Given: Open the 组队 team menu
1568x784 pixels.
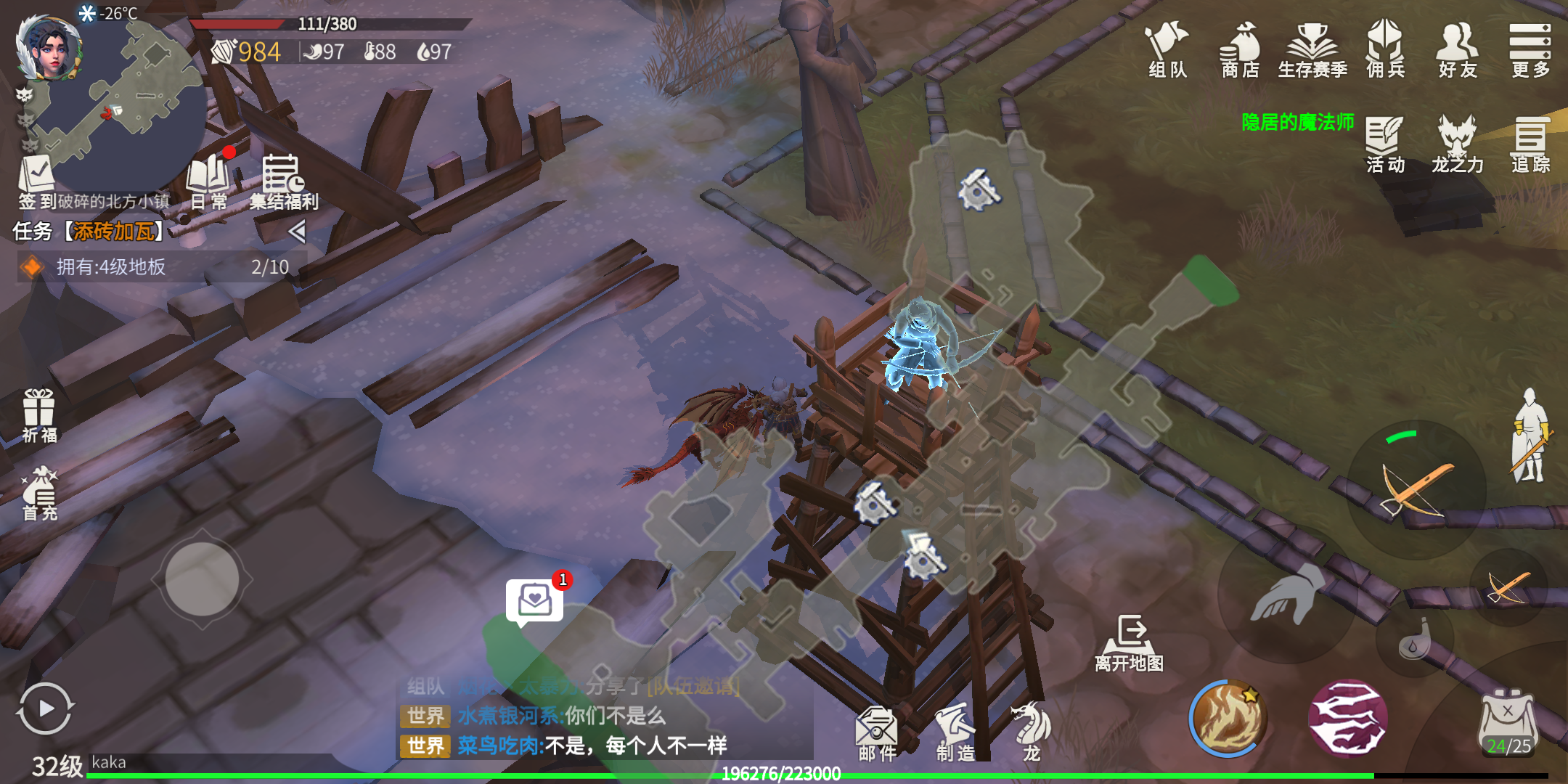Looking at the screenshot, I should (1167, 49).
